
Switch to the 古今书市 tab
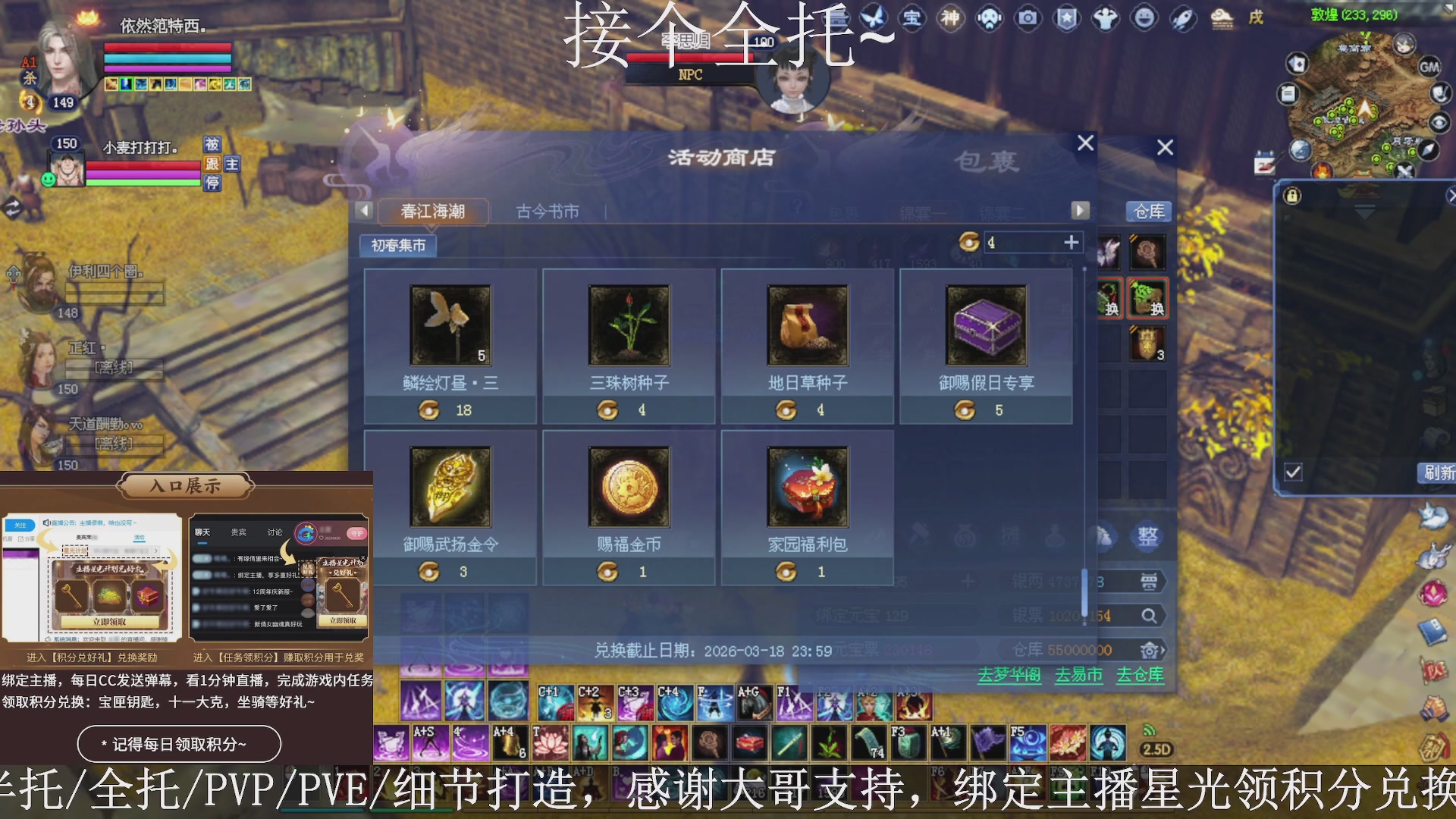(x=548, y=212)
